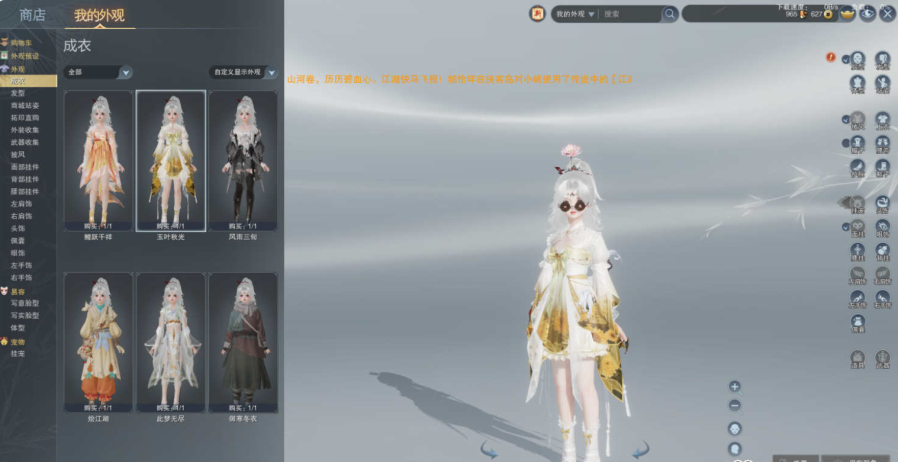Select the 御寒冬衣 outfit
Viewport: 900px width, 462px height.
click(x=243, y=342)
